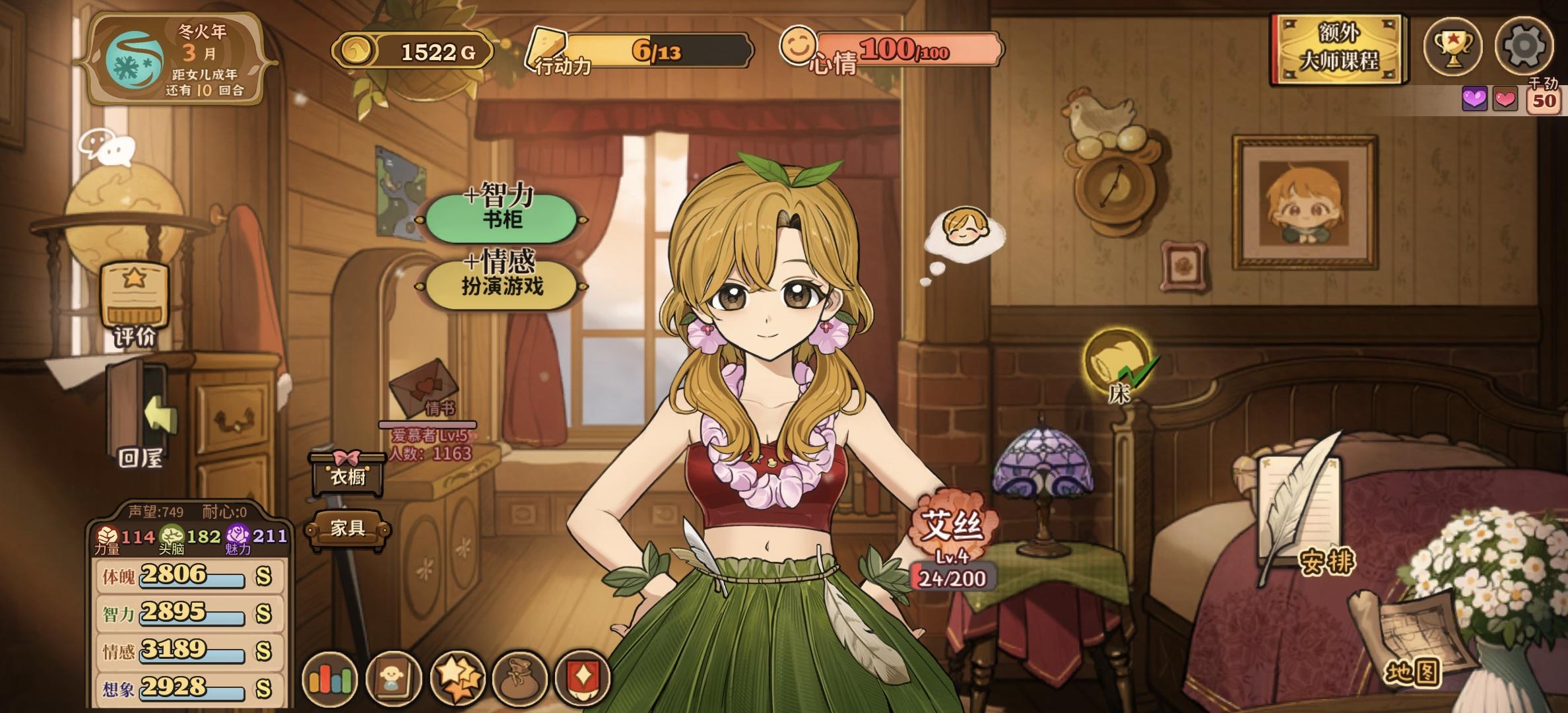Open the 地图 map scroll
Image resolution: width=1568 pixels, height=713 pixels.
pos(1412,642)
